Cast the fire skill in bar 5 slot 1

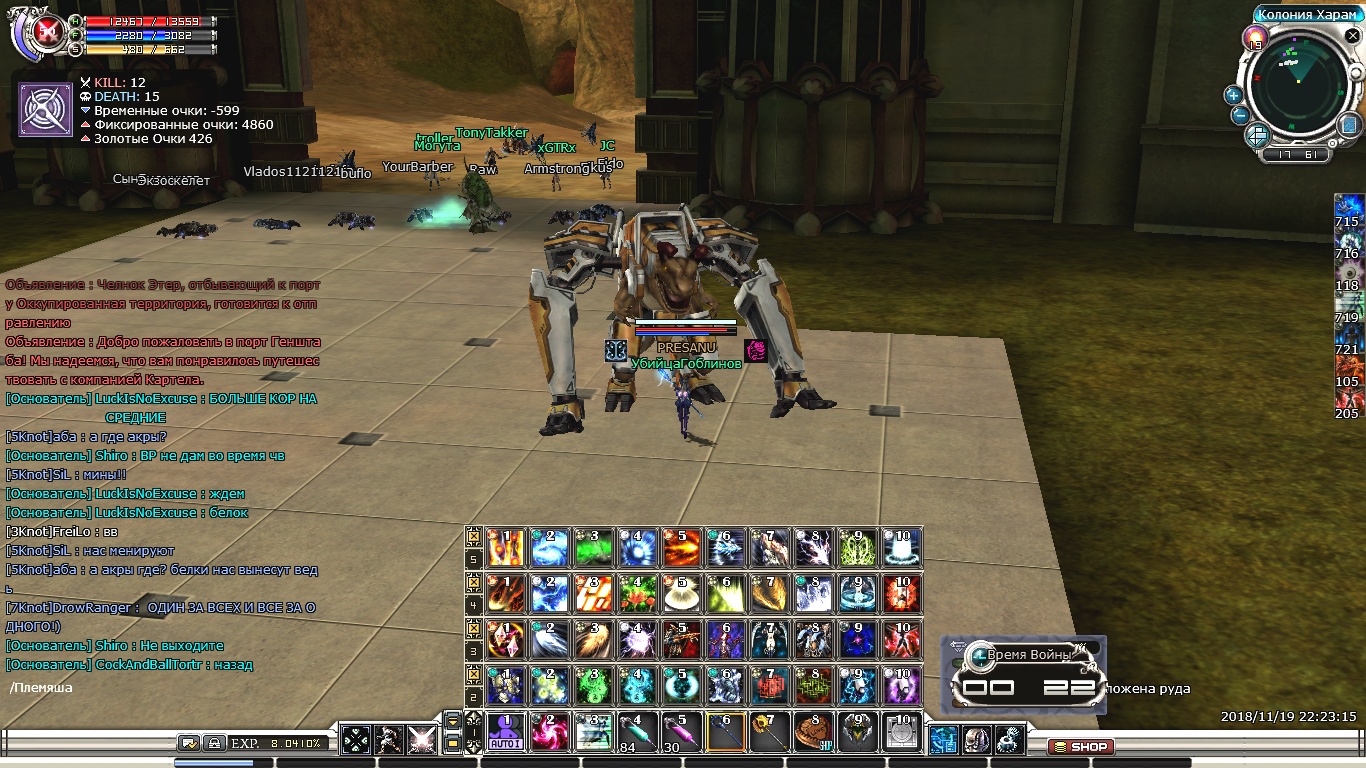pos(506,548)
